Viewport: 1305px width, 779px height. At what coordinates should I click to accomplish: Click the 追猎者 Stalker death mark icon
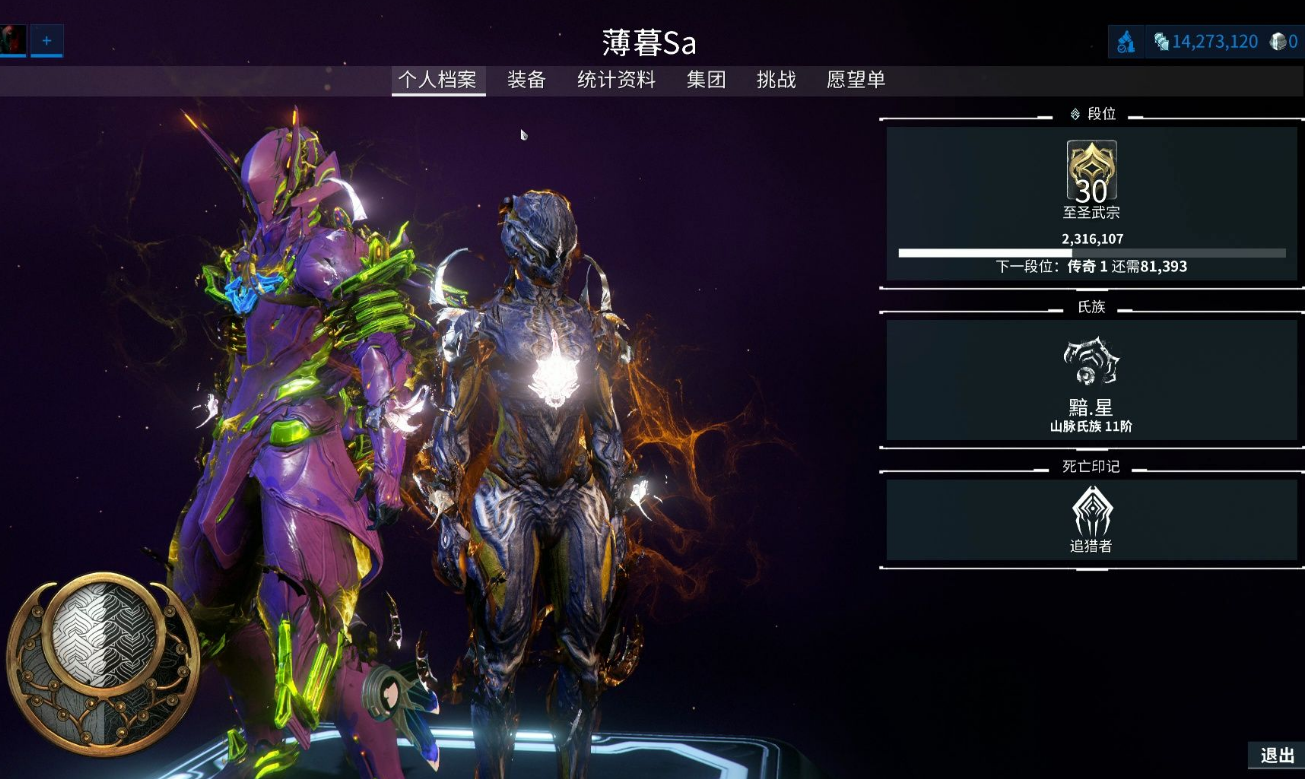[1091, 512]
